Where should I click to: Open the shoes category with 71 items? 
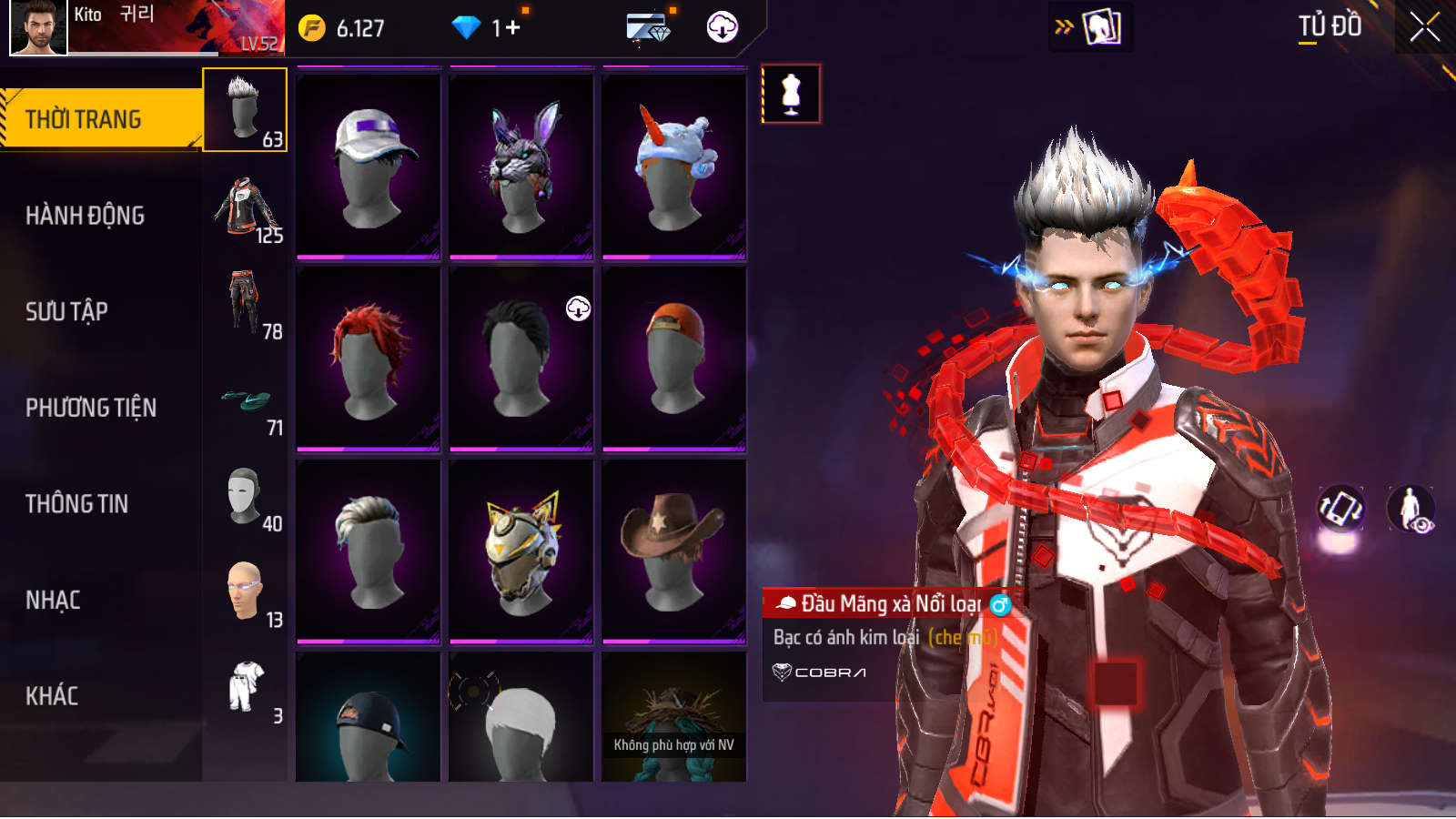(246, 400)
